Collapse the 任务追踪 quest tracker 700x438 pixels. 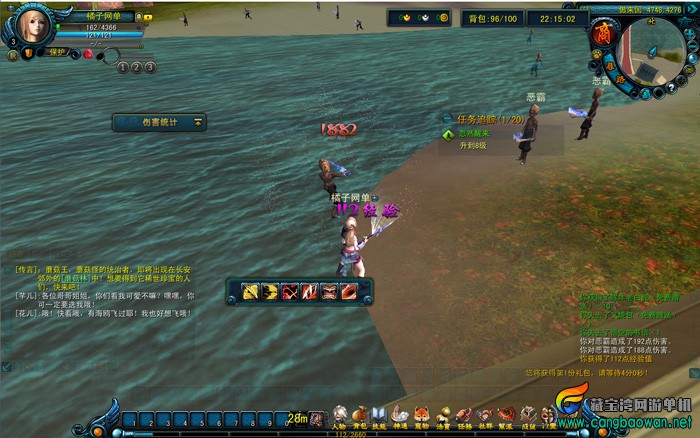tap(448, 119)
